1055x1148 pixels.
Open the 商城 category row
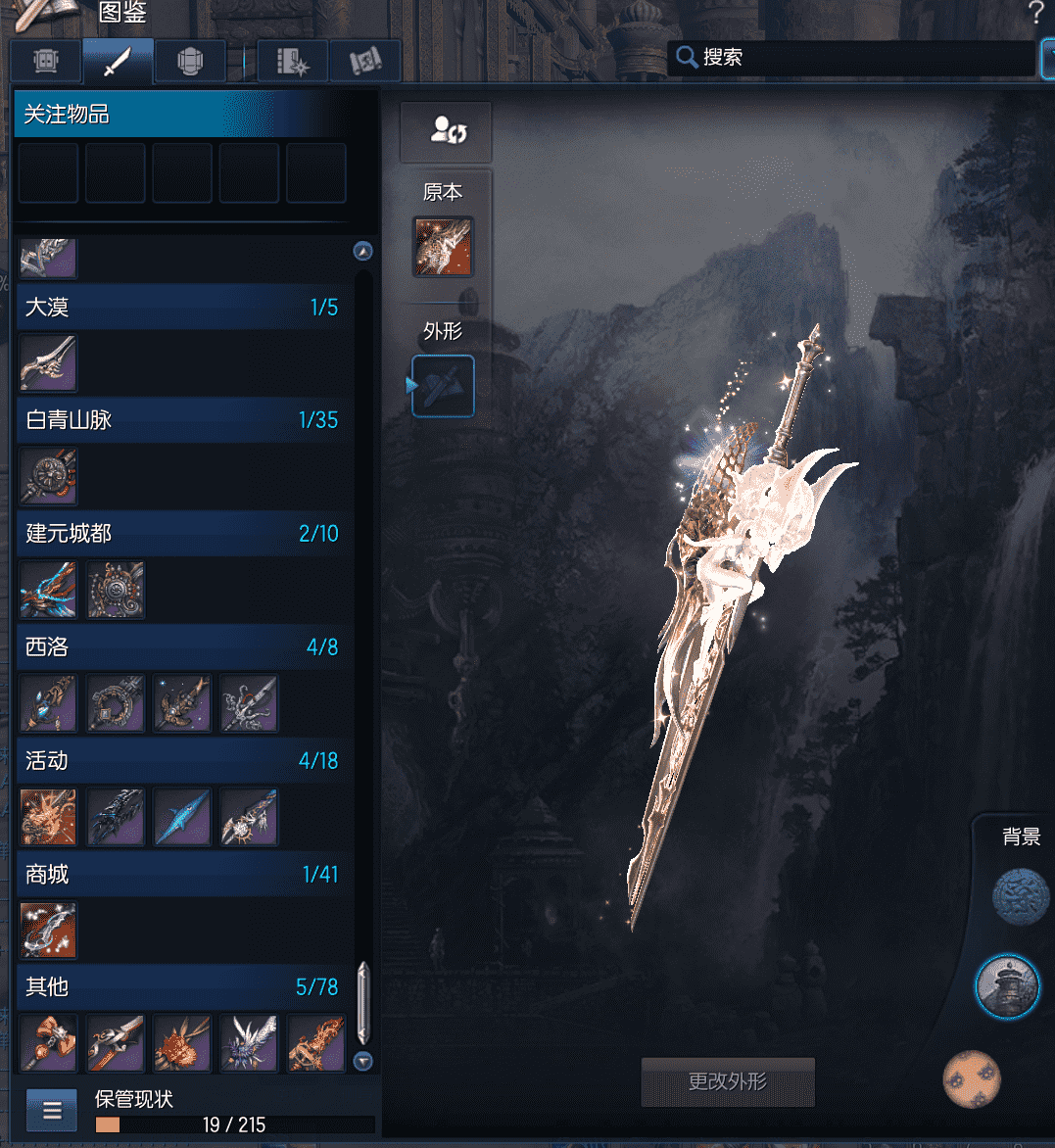point(182,874)
